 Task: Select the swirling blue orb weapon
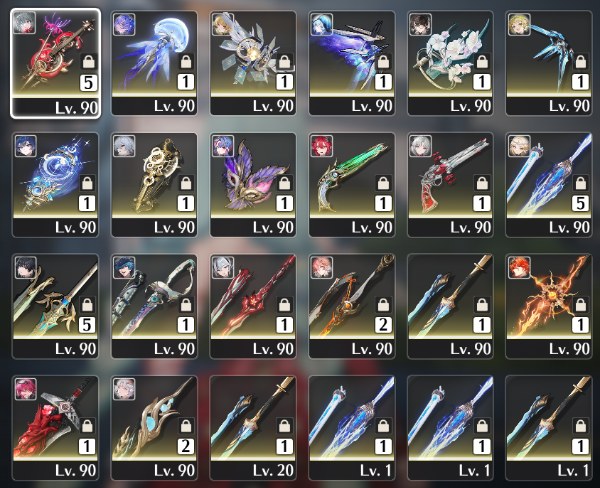click(55, 183)
